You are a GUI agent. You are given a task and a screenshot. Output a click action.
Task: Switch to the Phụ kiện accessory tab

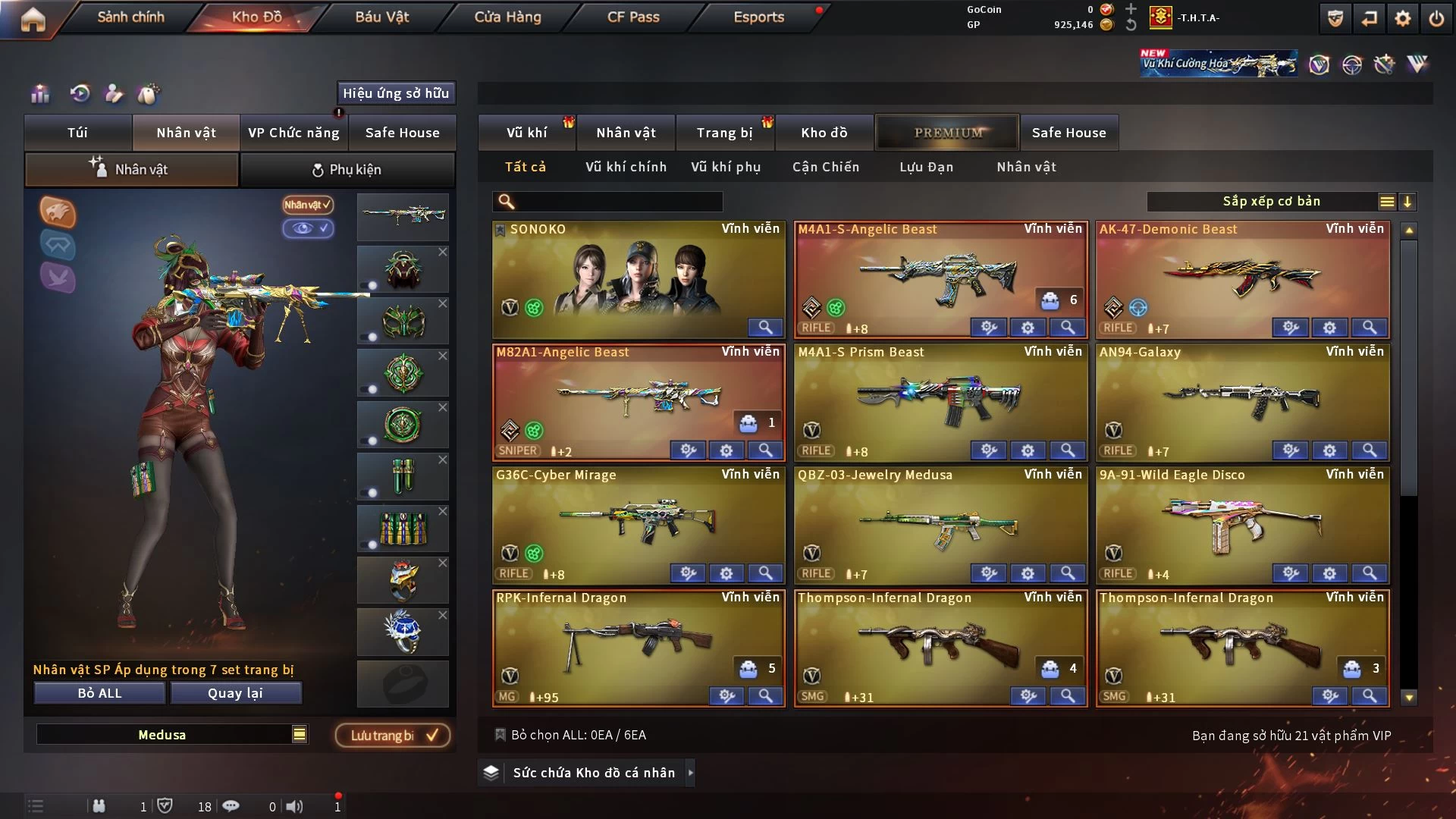point(347,170)
